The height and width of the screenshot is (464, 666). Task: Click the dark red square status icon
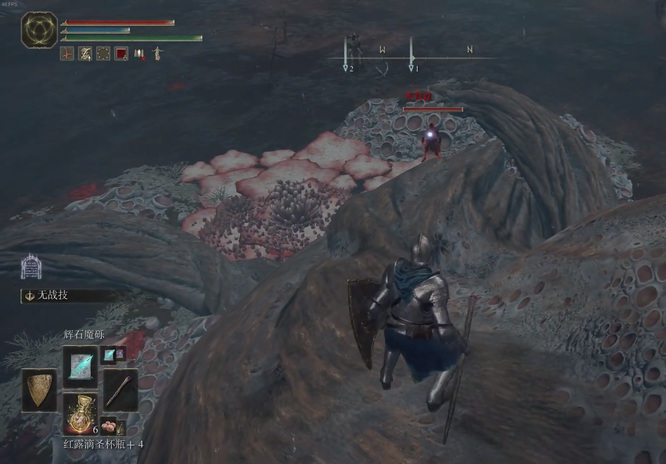121,54
